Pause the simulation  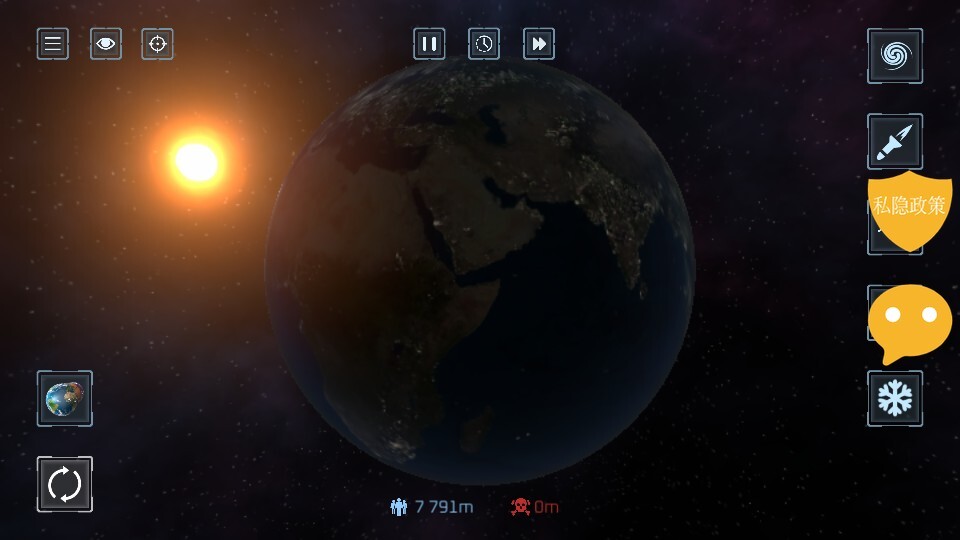429,44
